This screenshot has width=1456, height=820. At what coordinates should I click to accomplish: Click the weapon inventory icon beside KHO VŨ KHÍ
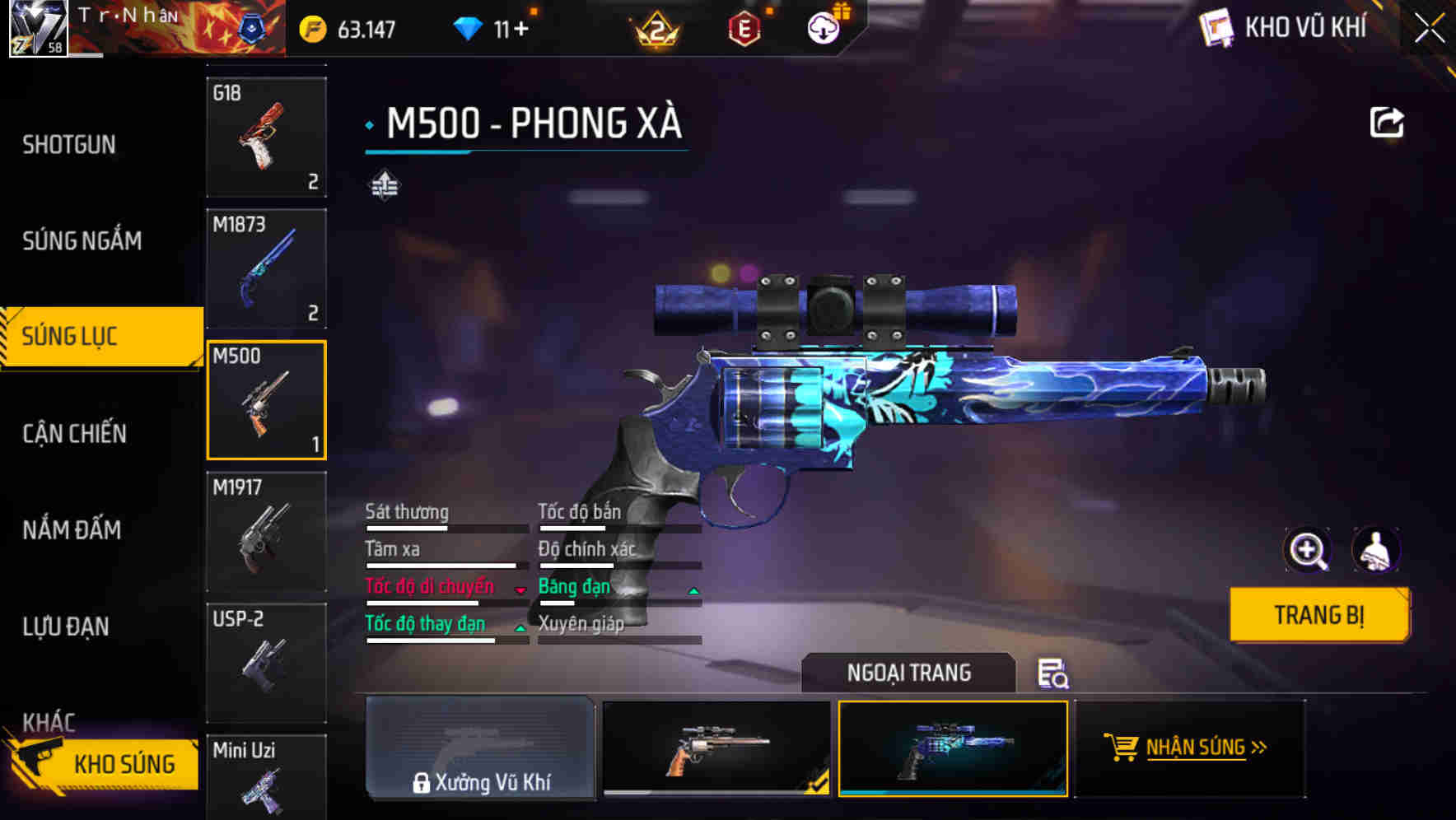1216,27
